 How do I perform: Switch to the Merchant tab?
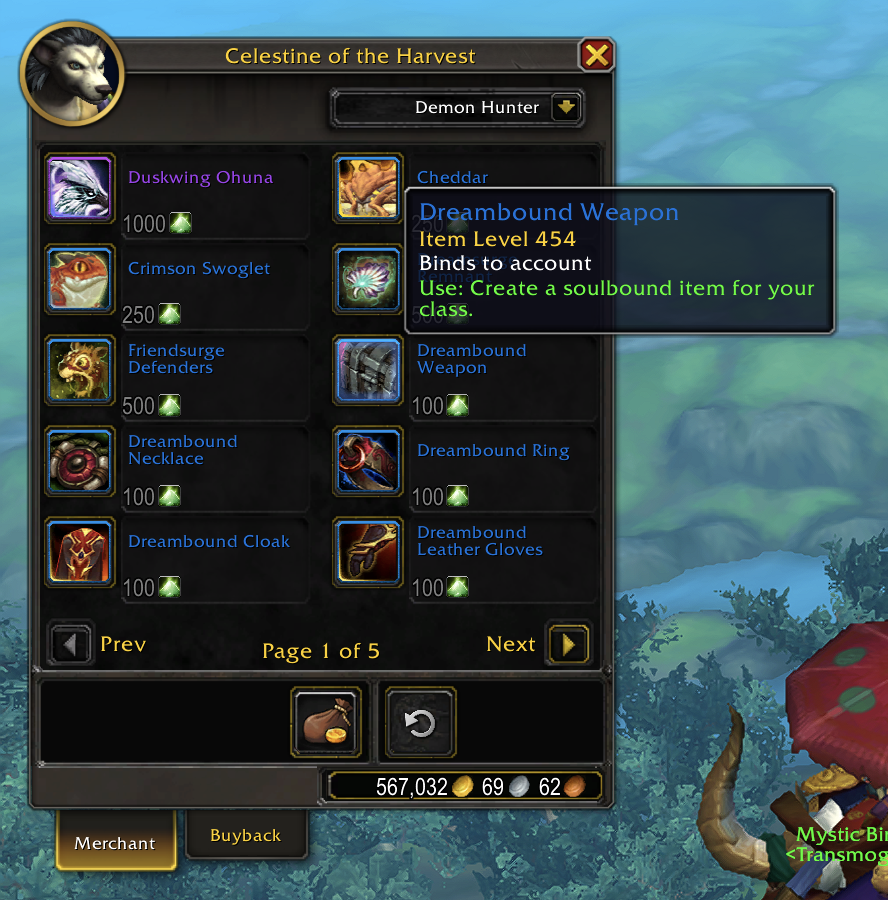point(115,843)
